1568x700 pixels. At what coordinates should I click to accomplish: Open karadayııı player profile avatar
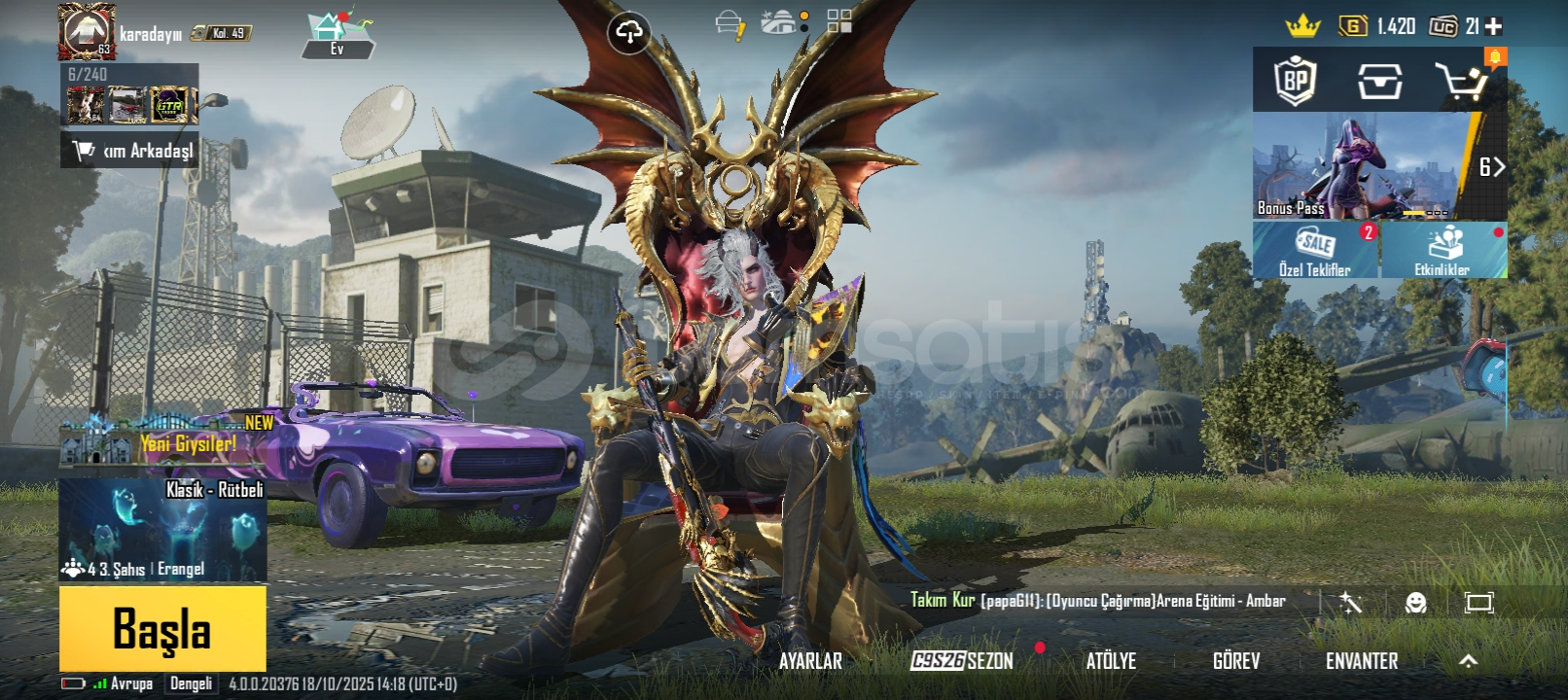point(87,31)
